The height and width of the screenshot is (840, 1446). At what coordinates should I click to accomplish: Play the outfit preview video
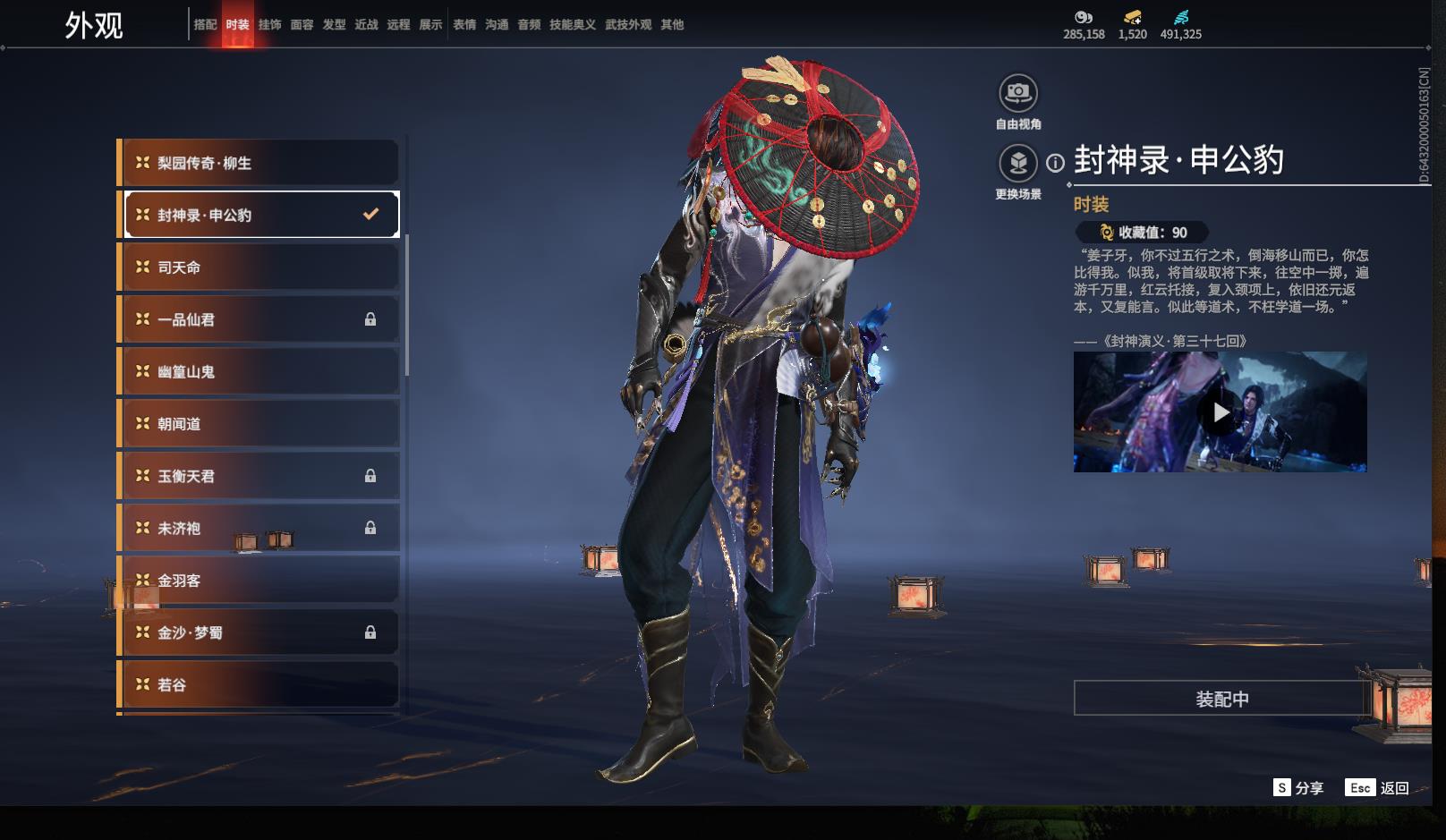[x=1220, y=412]
